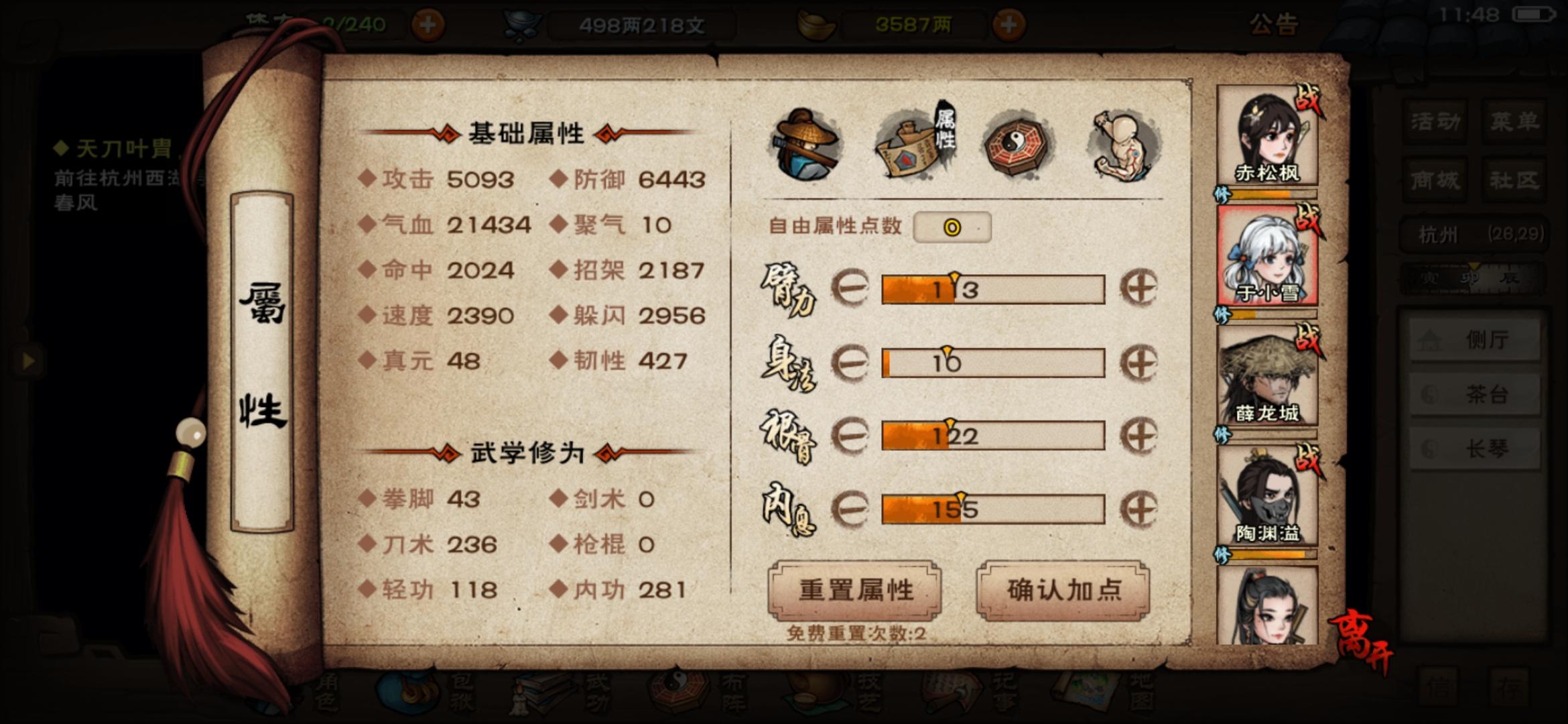
Task: Open the 公告 announcements icon at top
Action: [1274, 27]
